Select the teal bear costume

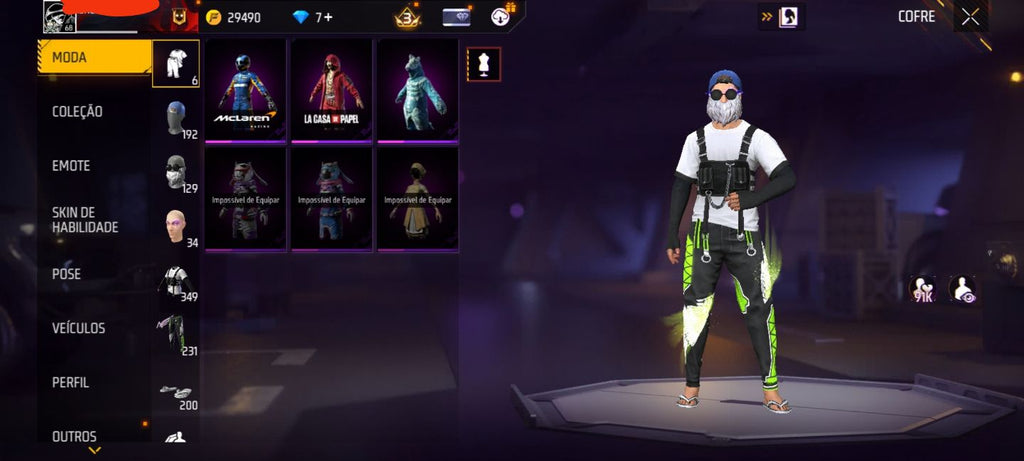[x=417, y=91]
